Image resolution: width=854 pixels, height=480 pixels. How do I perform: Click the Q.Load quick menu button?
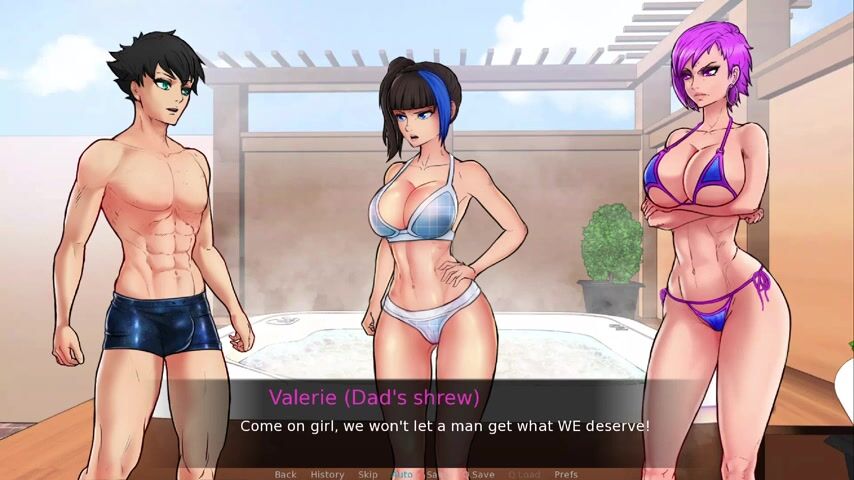click(524, 474)
